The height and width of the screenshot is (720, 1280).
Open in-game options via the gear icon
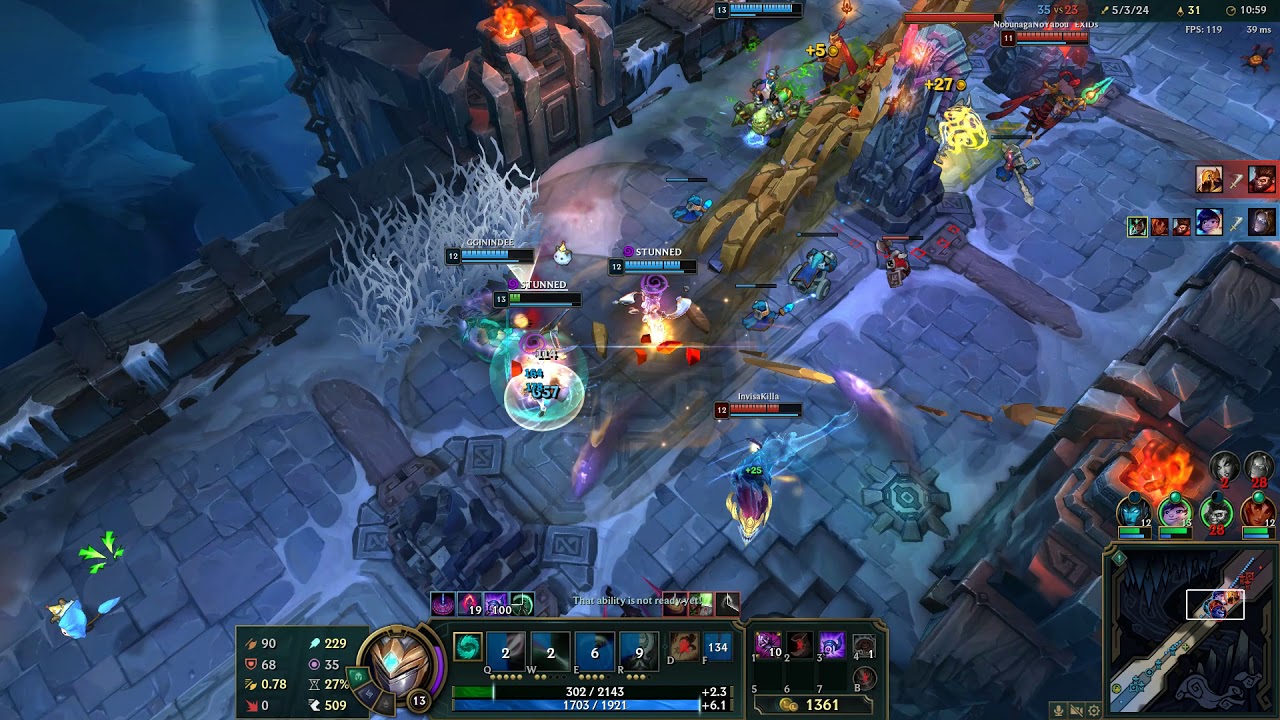(x=1094, y=710)
